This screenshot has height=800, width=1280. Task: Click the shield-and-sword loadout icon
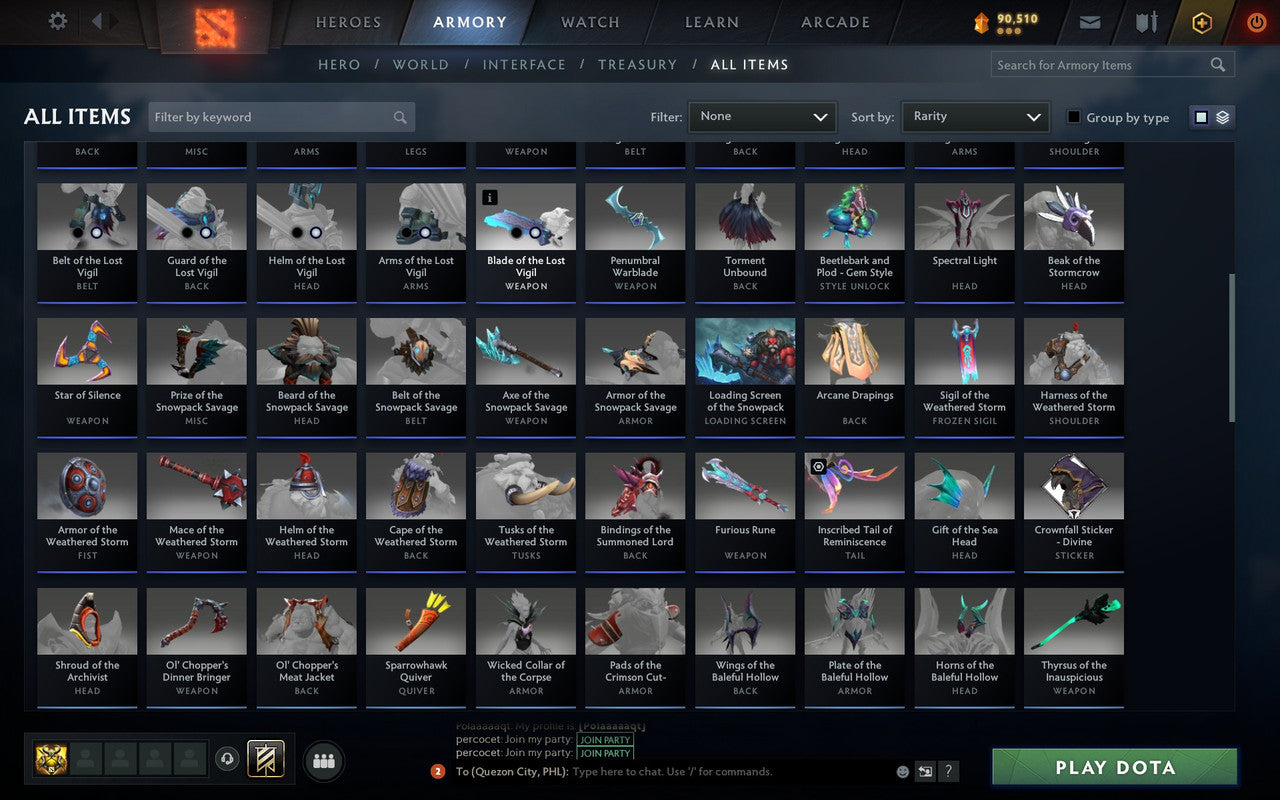point(1145,21)
